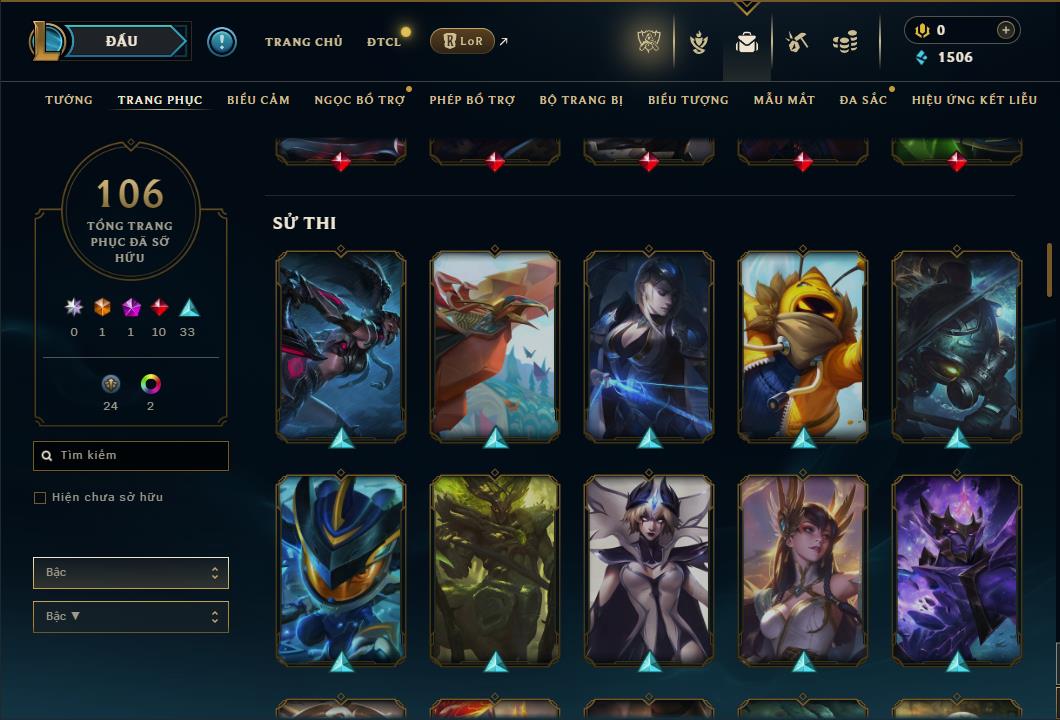Switch to the BIỂU CẢM tab
This screenshot has height=720, width=1060.
tap(258, 100)
